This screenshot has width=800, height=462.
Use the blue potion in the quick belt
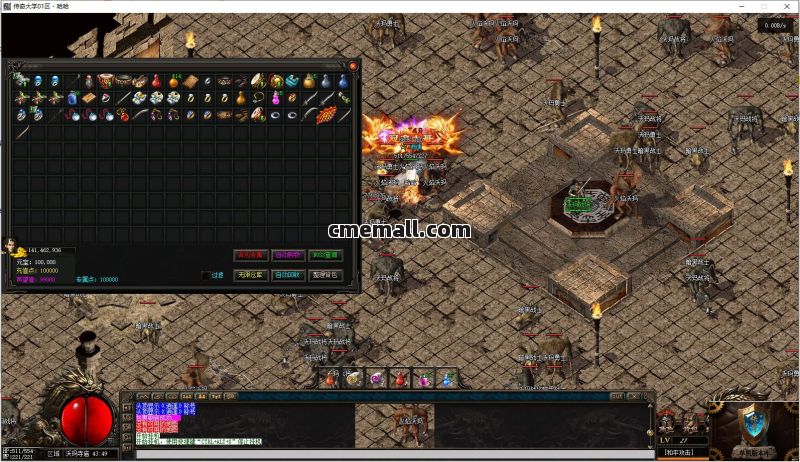click(x=447, y=379)
